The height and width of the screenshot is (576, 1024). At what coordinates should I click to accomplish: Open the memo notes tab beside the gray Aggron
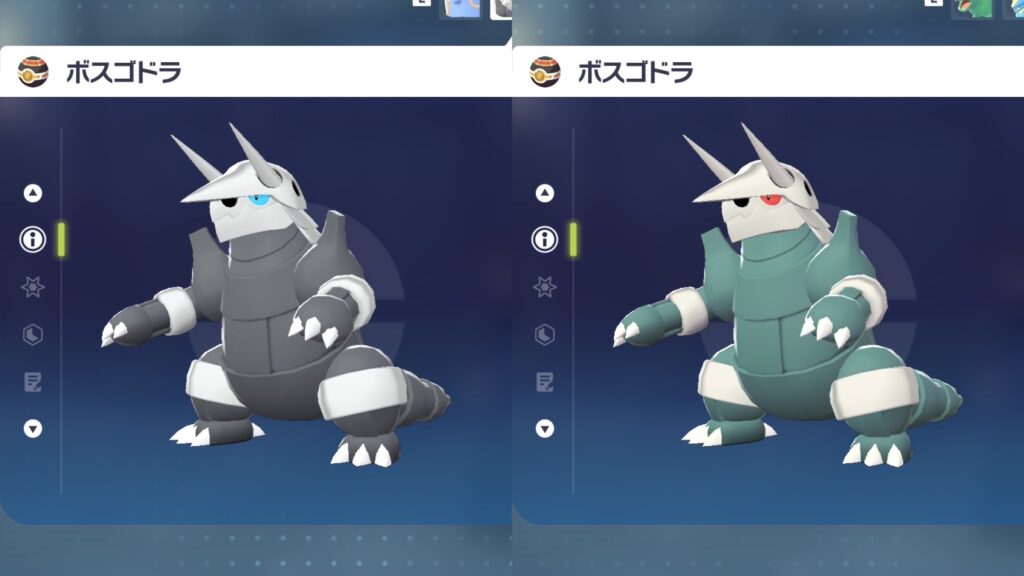coord(33,381)
